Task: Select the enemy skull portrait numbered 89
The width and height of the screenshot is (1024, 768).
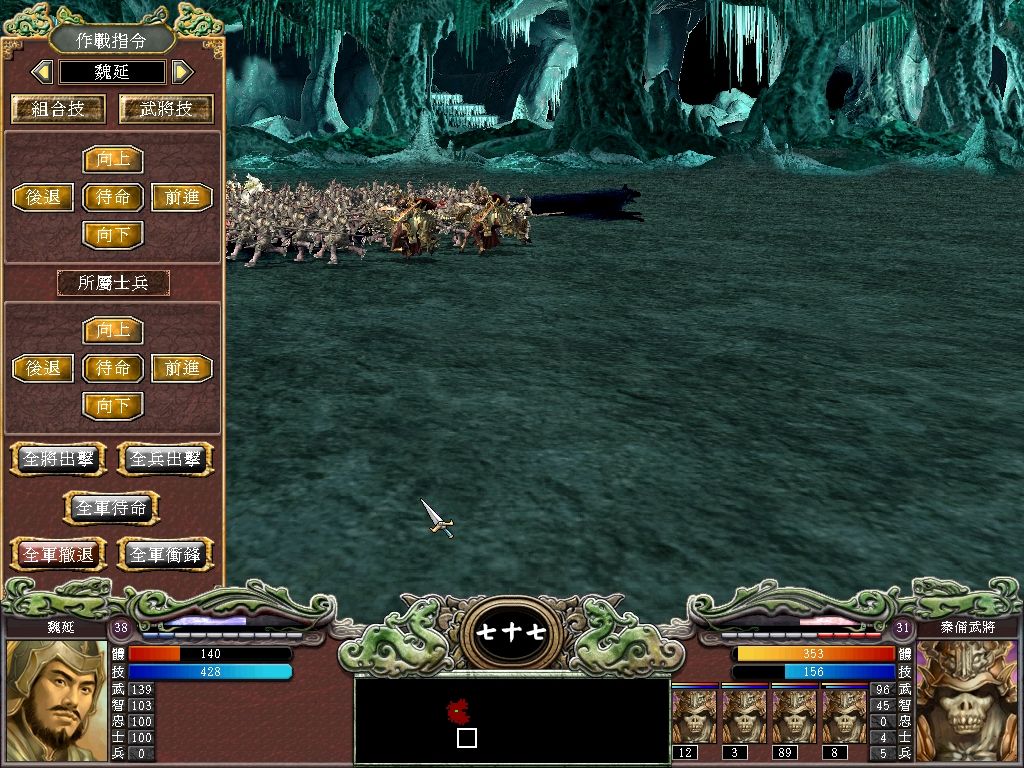Action: 795,717
